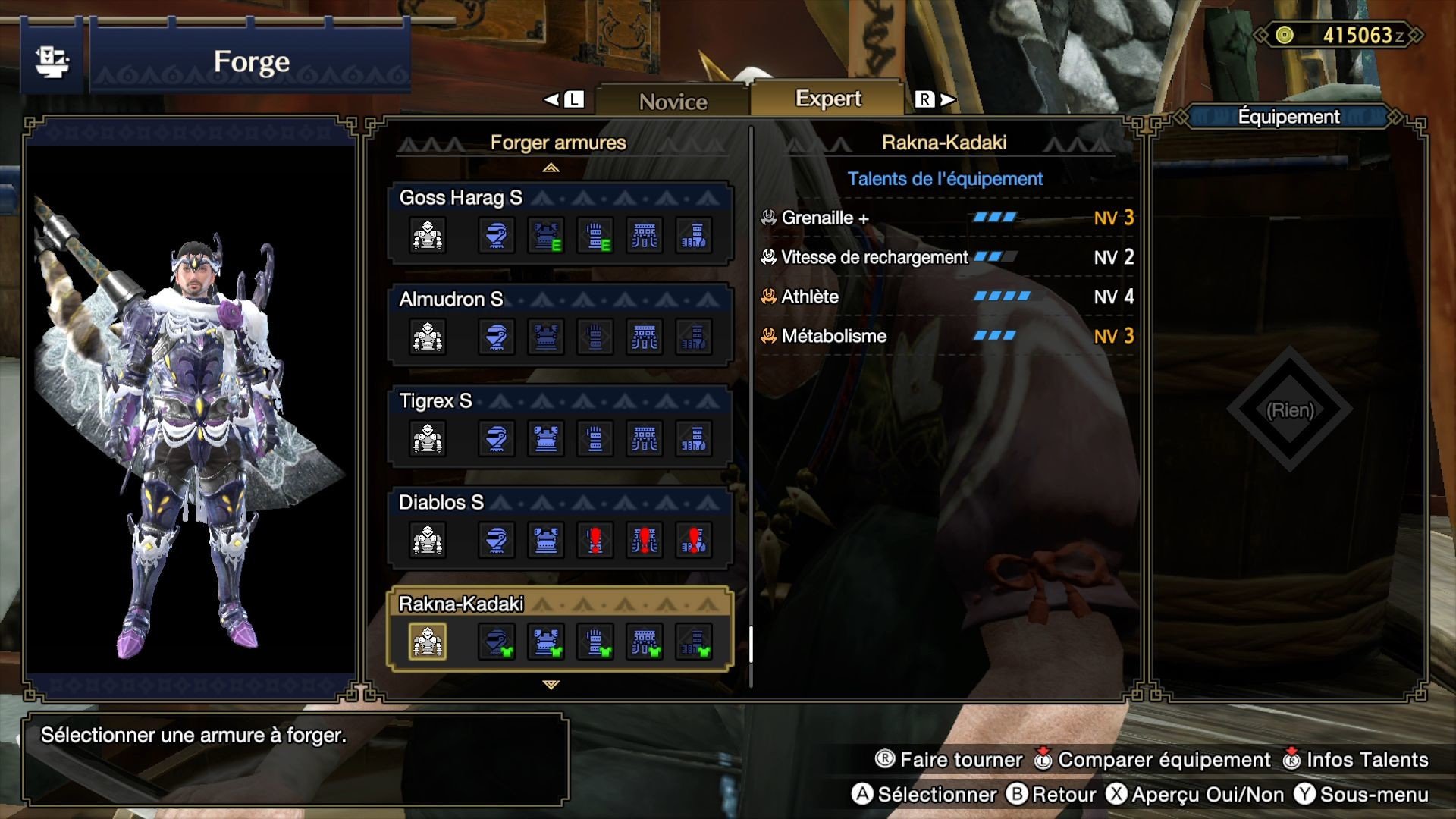Click the Grenaille + skill icon
Screen dimensions: 1456x819
pos(767,218)
